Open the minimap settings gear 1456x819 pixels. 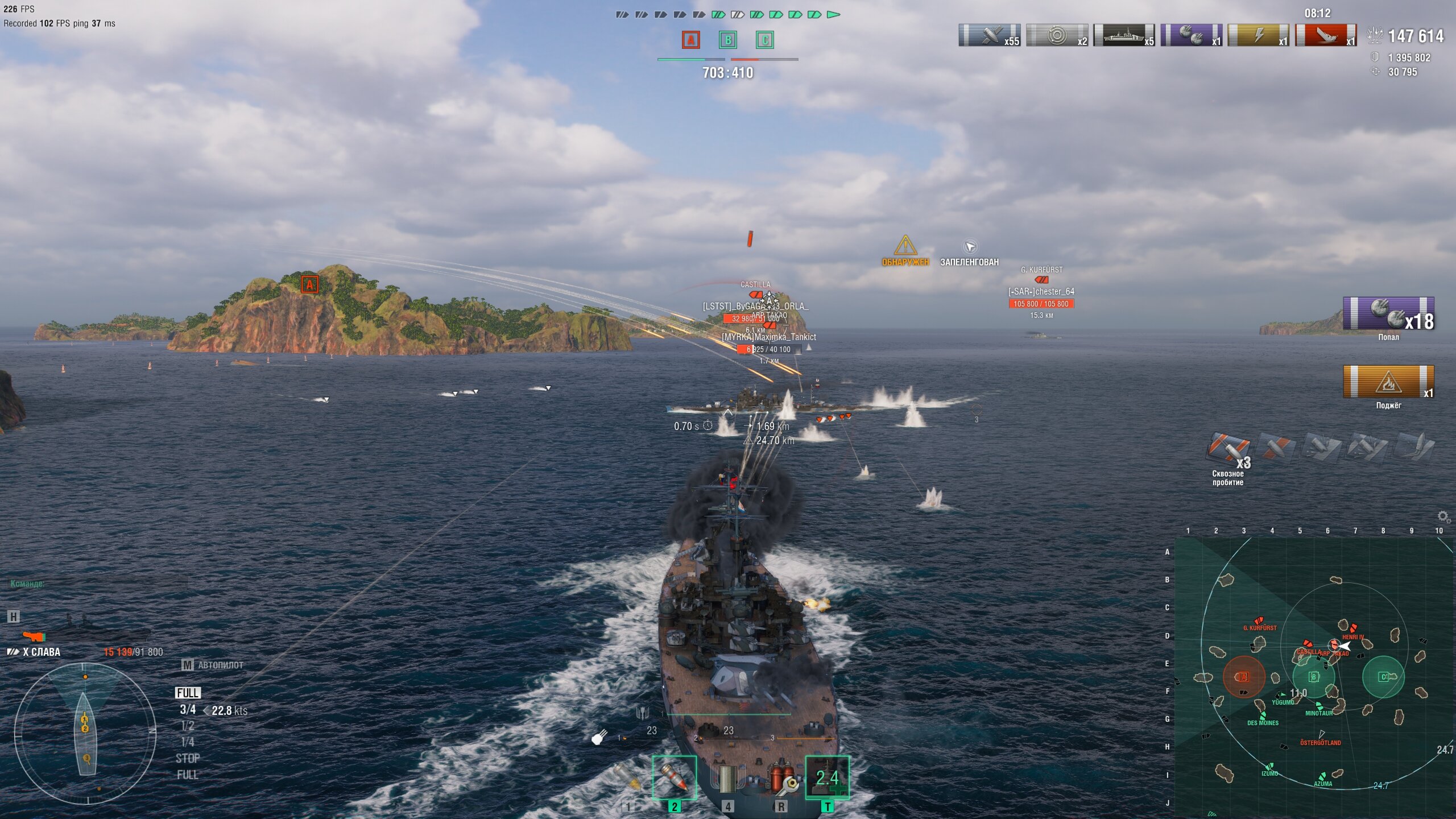click(x=1443, y=516)
